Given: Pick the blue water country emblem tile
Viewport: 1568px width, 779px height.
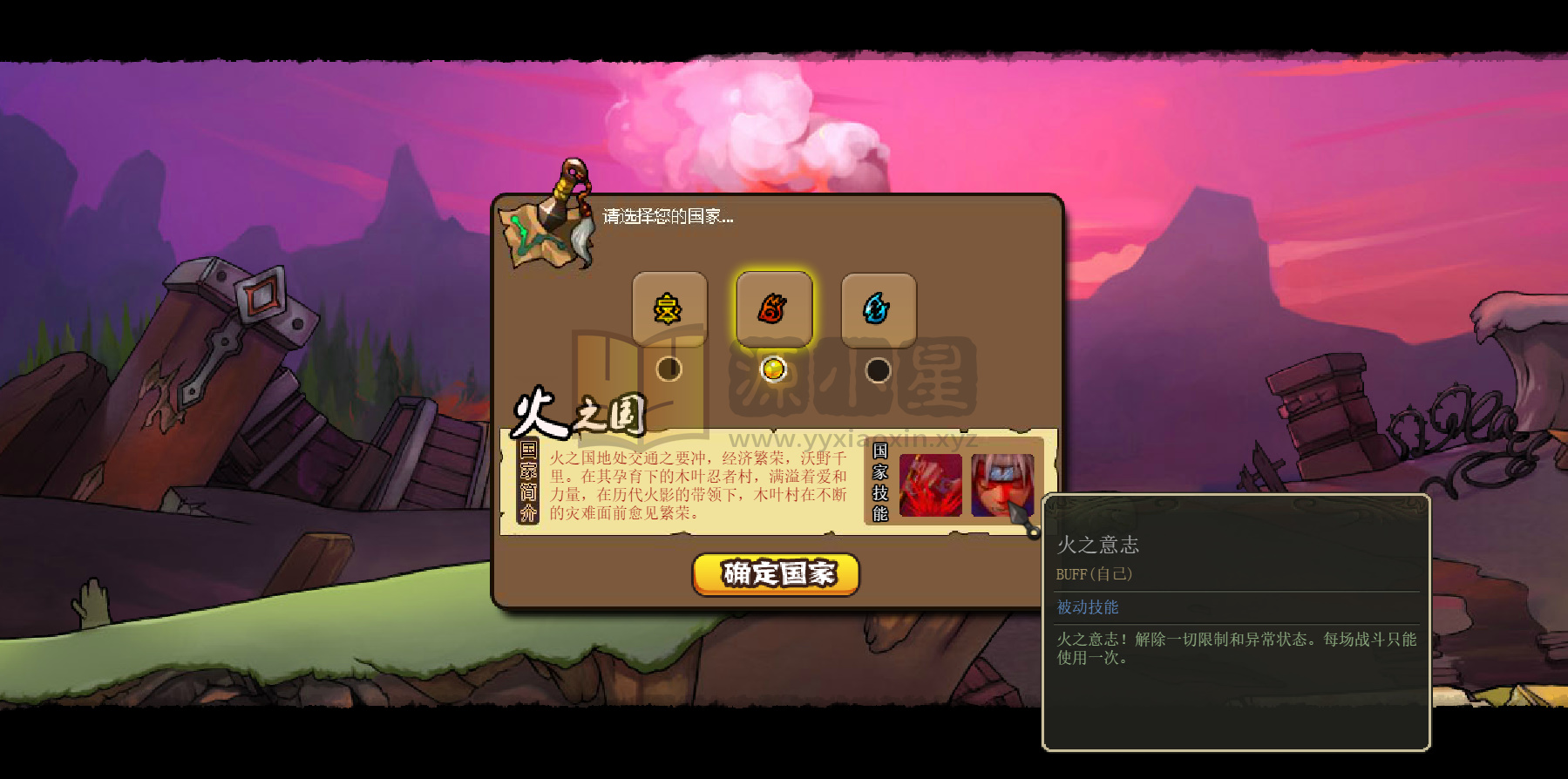Looking at the screenshot, I should tap(878, 309).
